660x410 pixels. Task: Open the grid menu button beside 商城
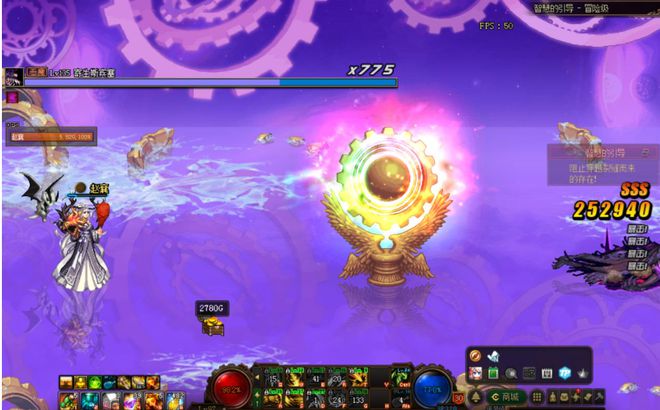click(x=538, y=396)
